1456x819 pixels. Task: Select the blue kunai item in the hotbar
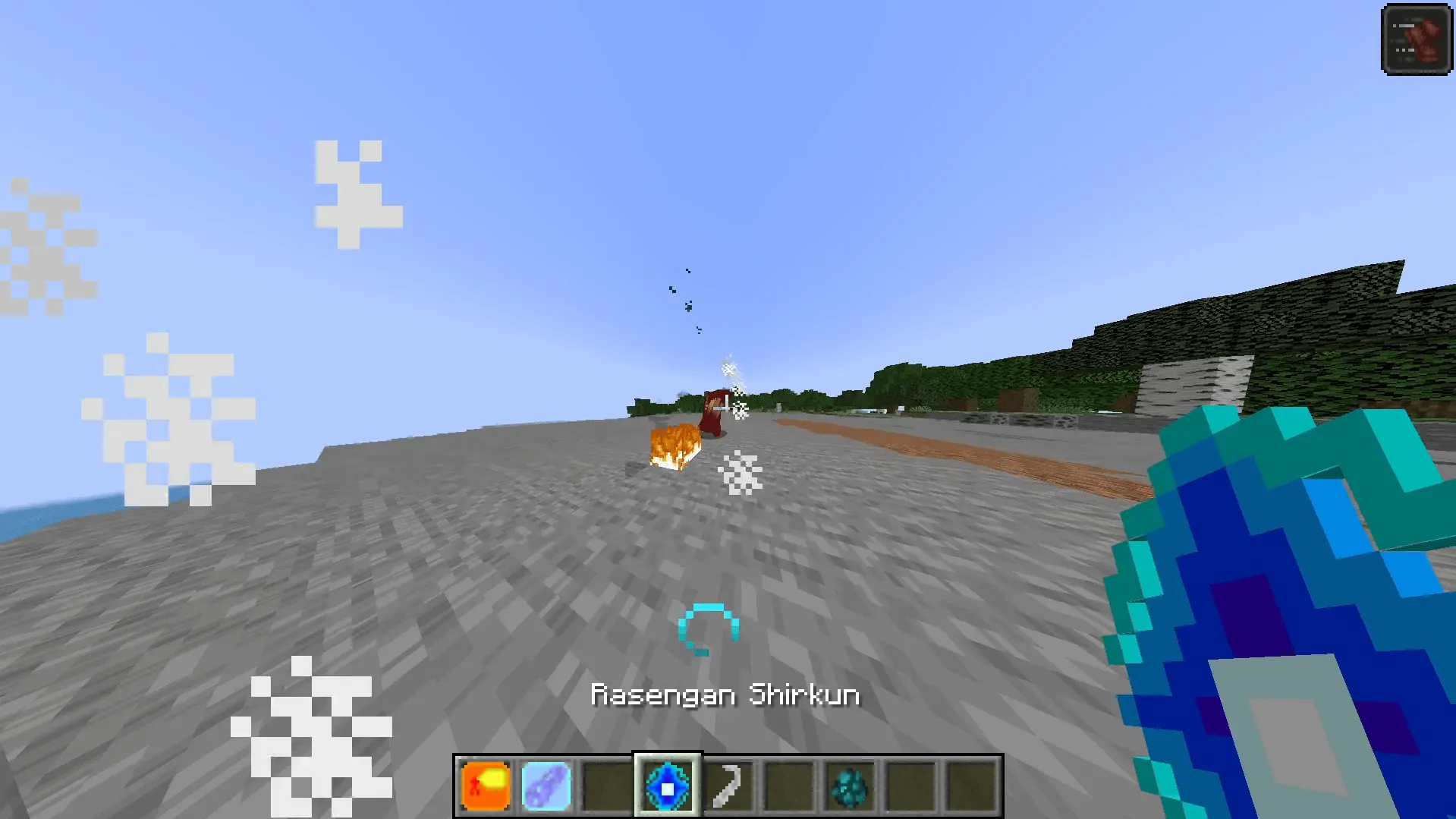tap(546, 785)
